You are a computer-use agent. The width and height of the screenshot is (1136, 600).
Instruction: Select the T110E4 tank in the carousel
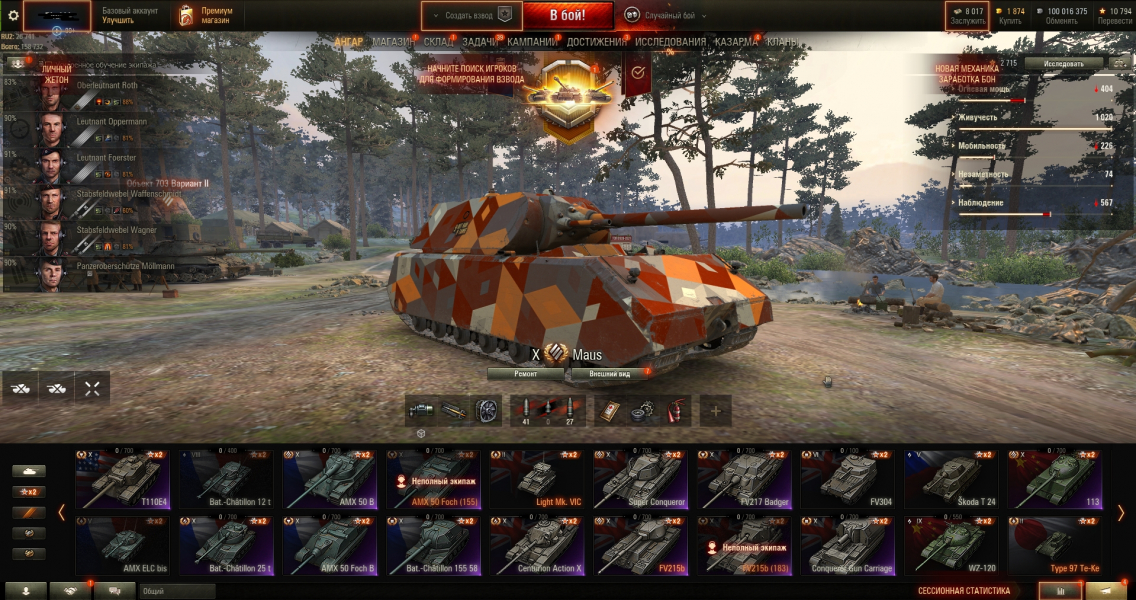coord(125,478)
